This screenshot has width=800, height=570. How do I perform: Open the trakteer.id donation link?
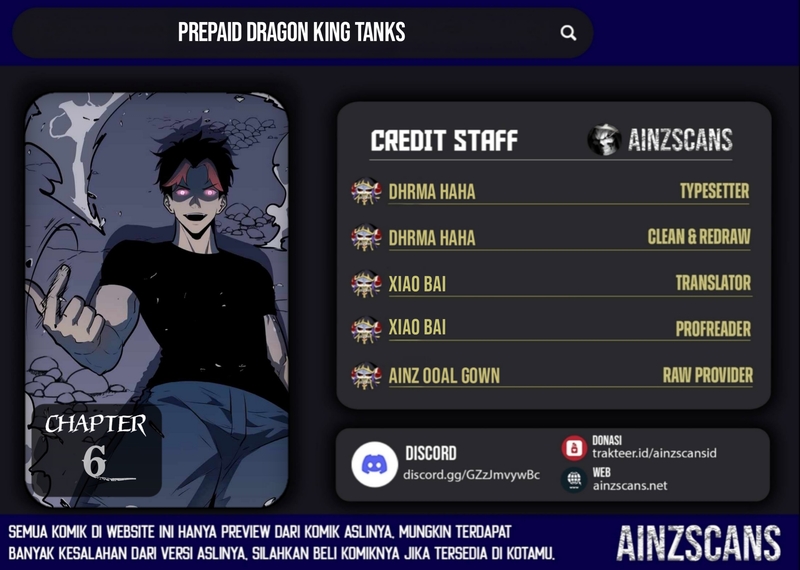[653, 453]
